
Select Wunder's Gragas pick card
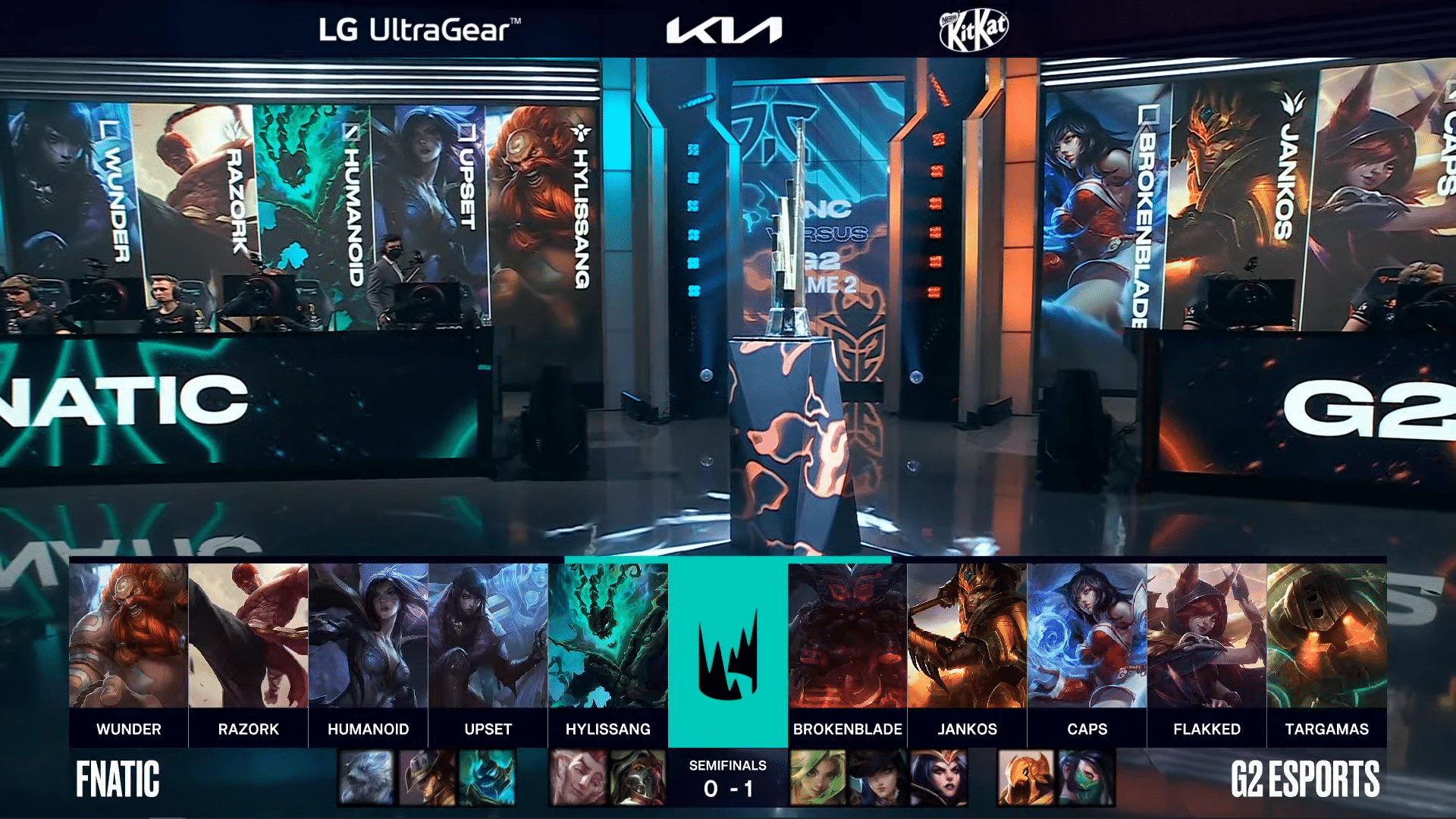pyautogui.click(x=128, y=637)
